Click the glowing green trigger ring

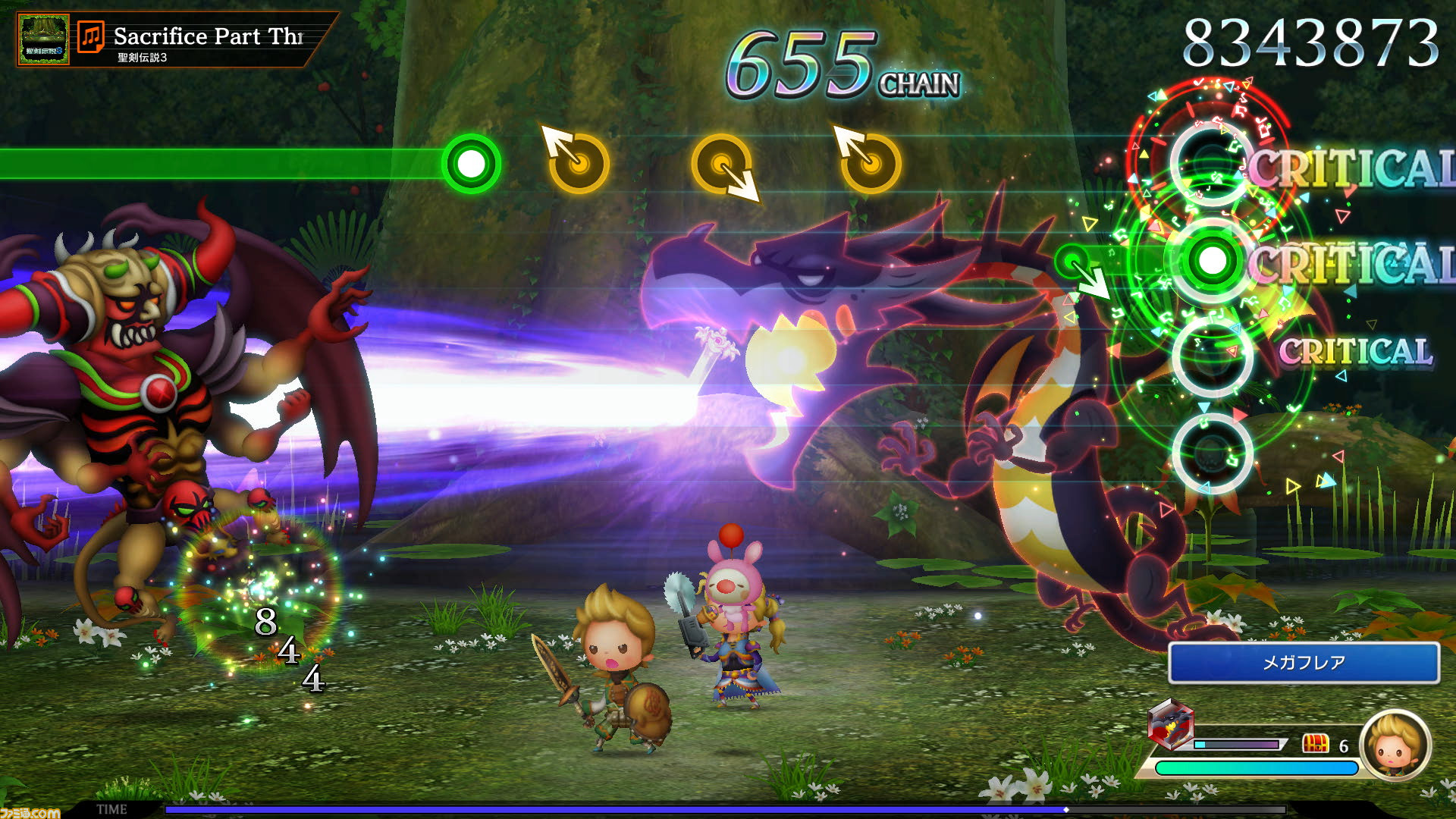(1212, 261)
